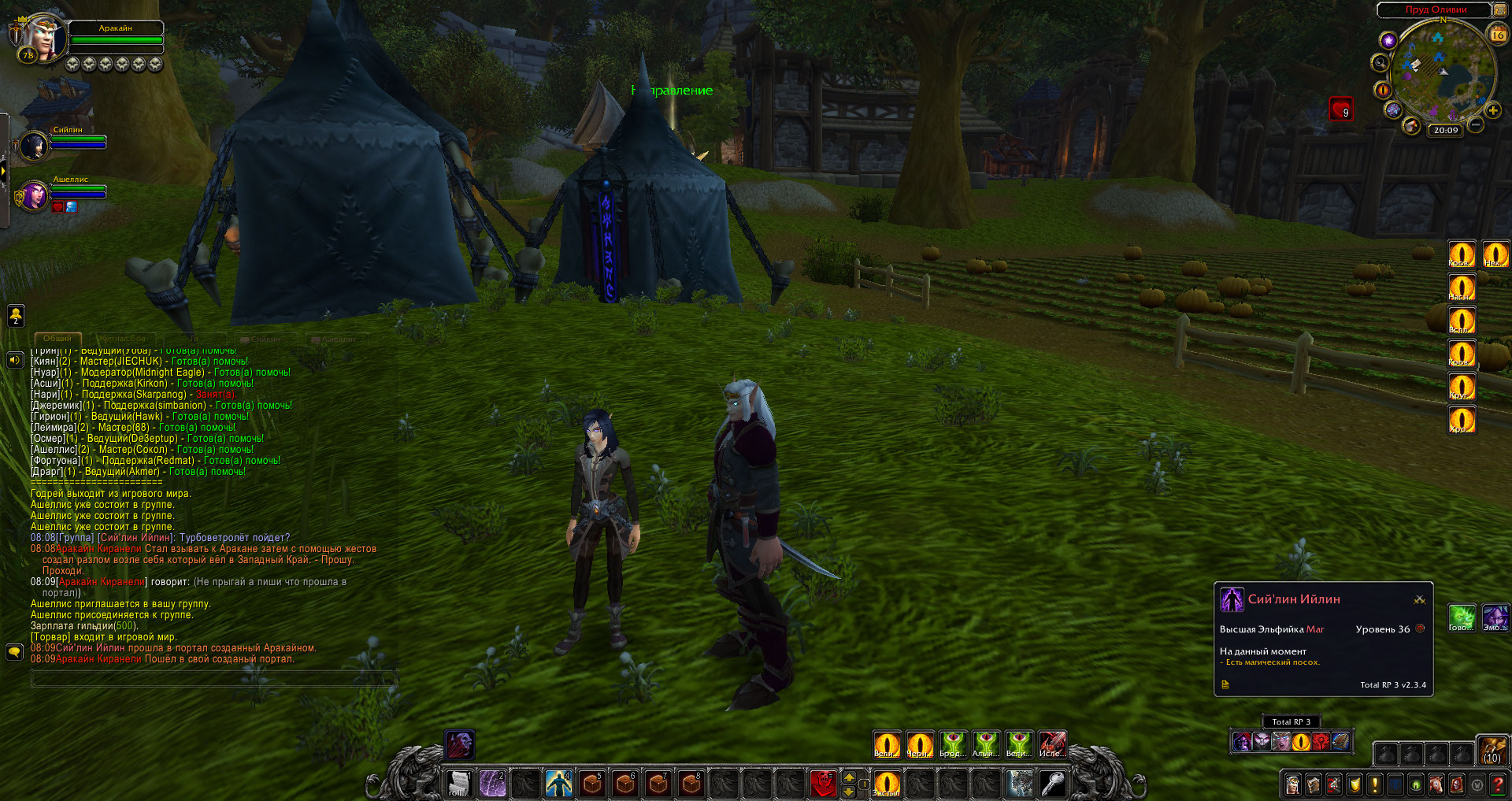The width and height of the screenshot is (1512, 801).
Task: Switch to the Общий chat tab
Action: pos(57,339)
